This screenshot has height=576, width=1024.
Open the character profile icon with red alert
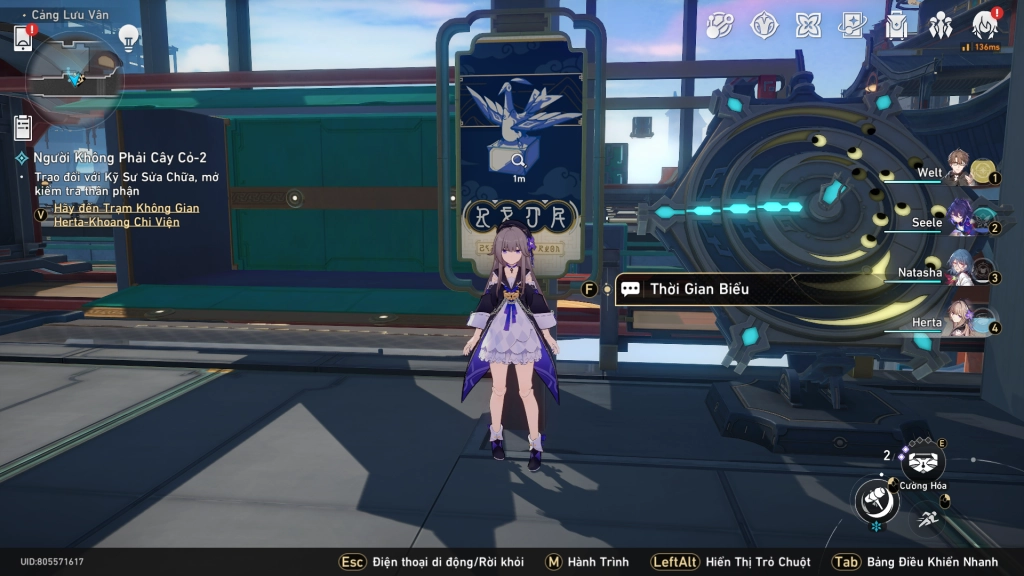pyautogui.click(x=984, y=26)
